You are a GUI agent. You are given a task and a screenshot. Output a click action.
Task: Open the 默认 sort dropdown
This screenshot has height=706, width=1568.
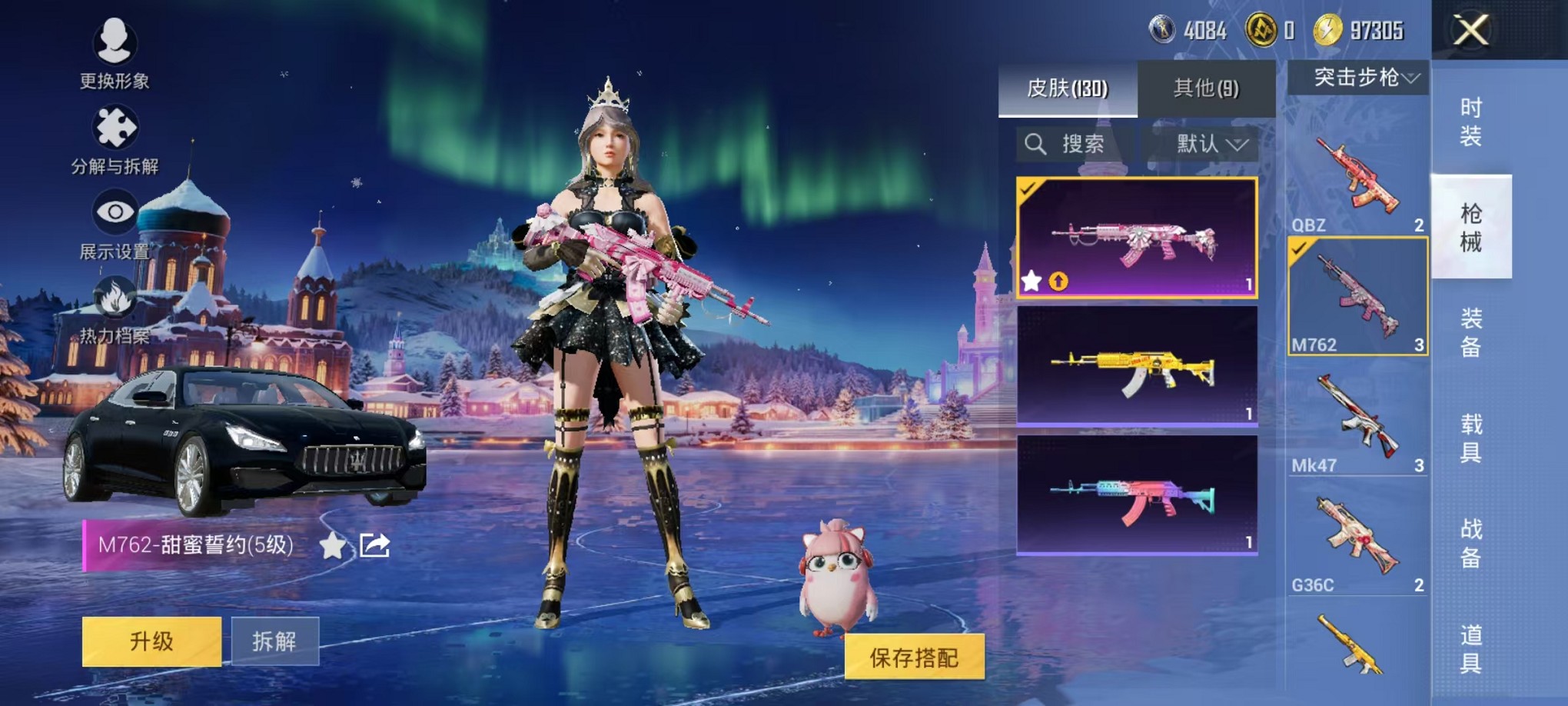(x=1210, y=144)
